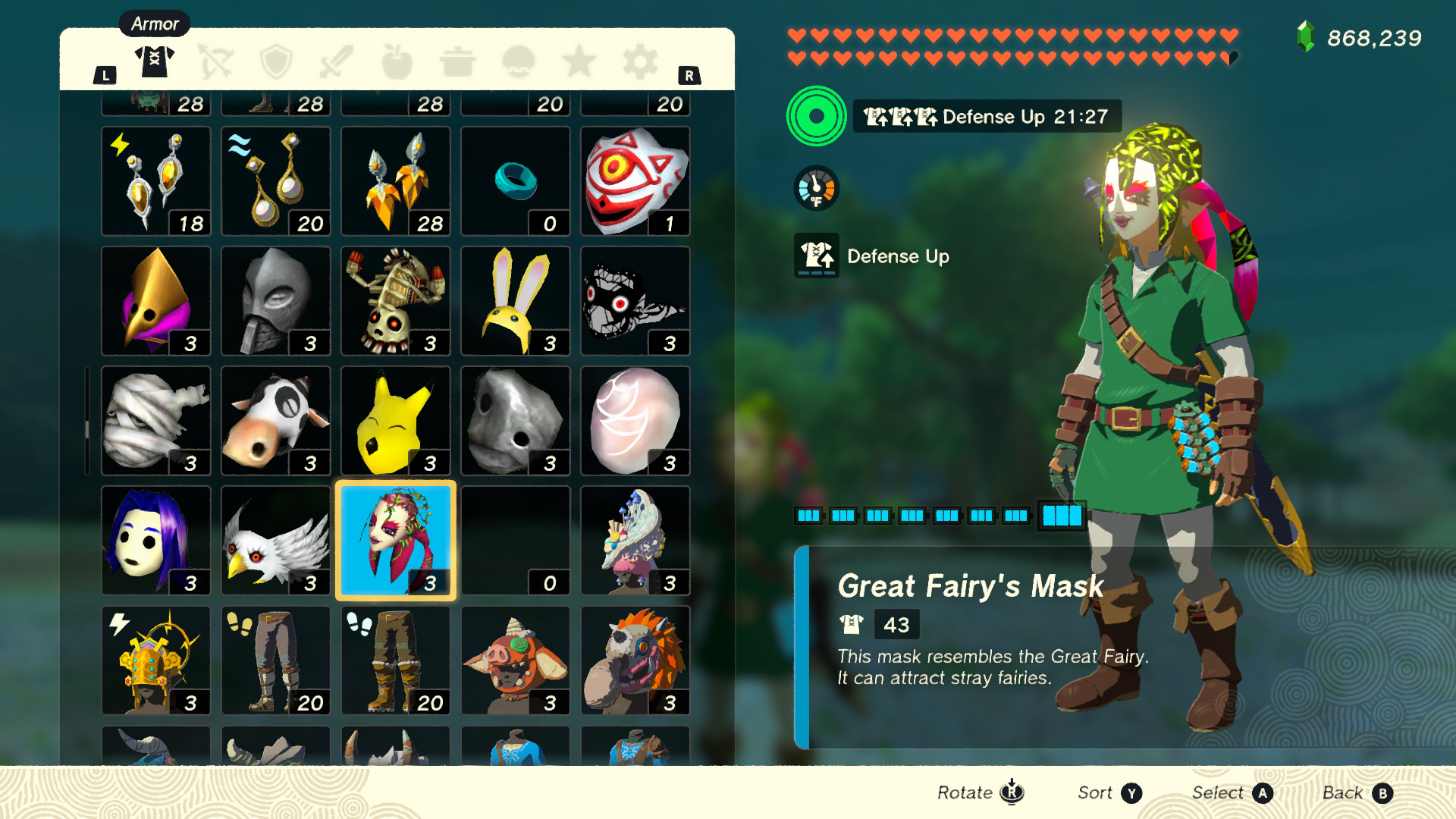Select the equipped Great Fairy's Mask slot
1456x819 pixels.
click(395, 540)
